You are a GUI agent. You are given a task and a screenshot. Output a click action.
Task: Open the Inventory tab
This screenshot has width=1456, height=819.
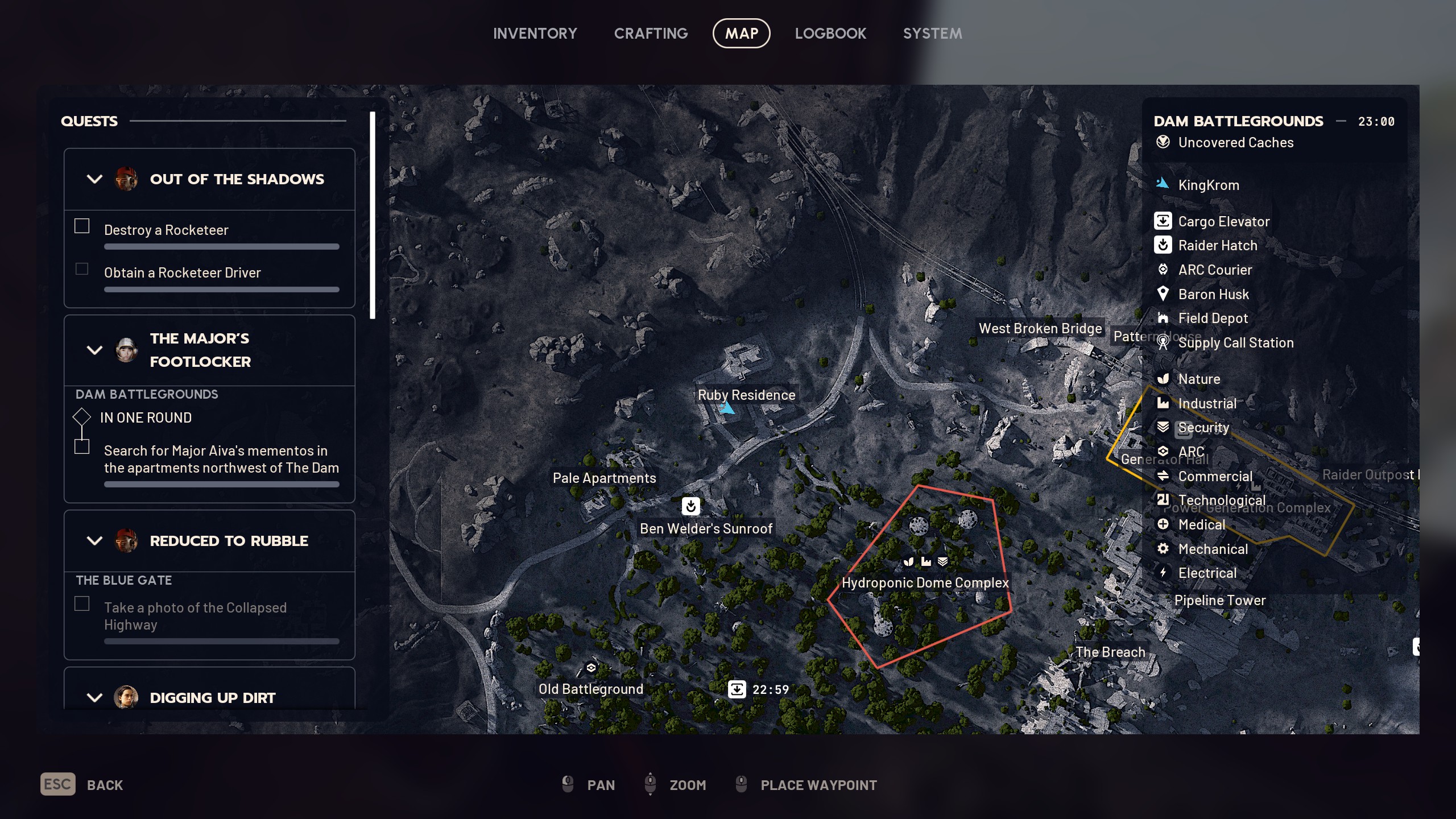click(535, 33)
